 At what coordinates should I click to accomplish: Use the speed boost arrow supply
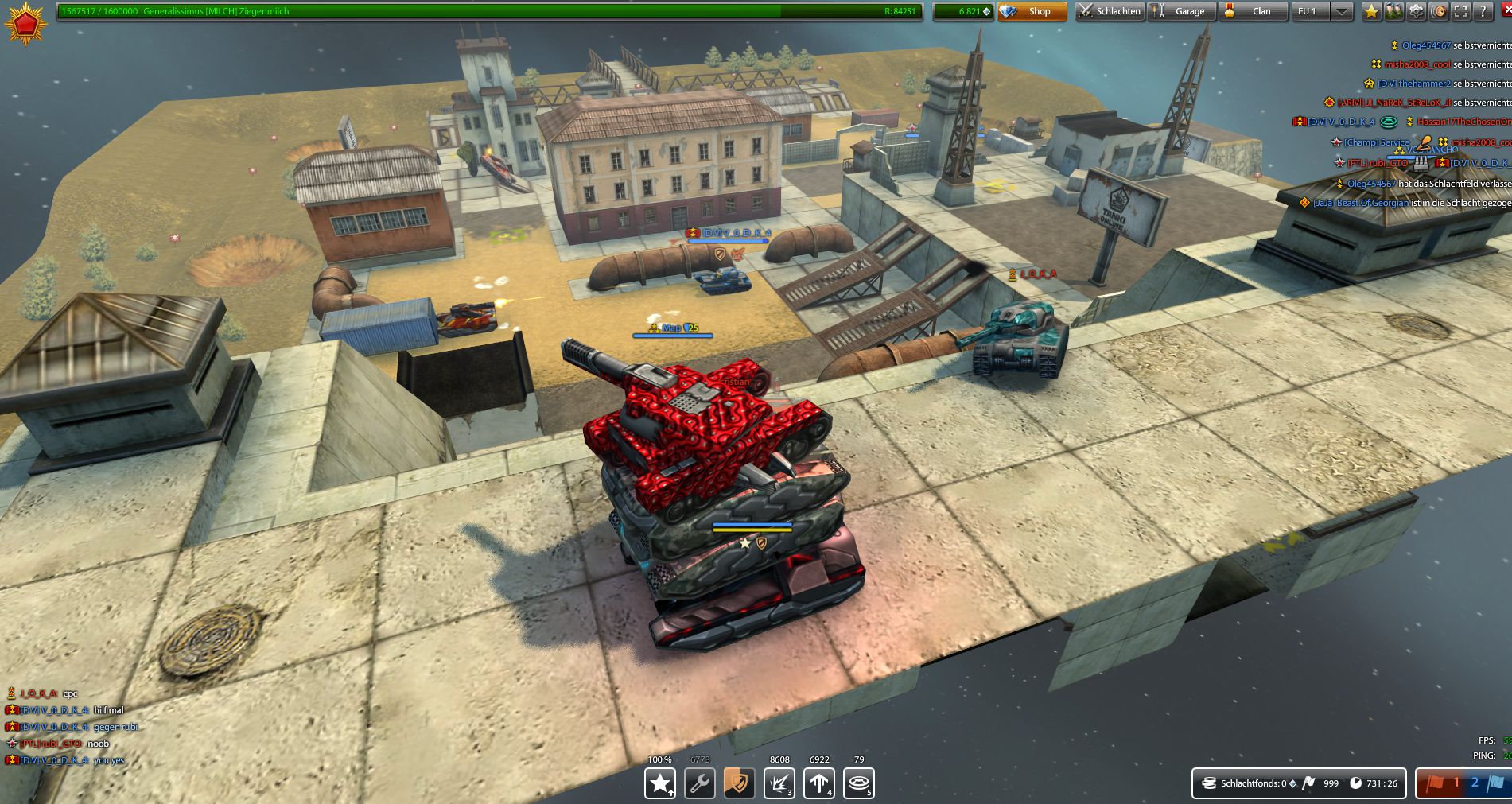(x=819, y=783)
